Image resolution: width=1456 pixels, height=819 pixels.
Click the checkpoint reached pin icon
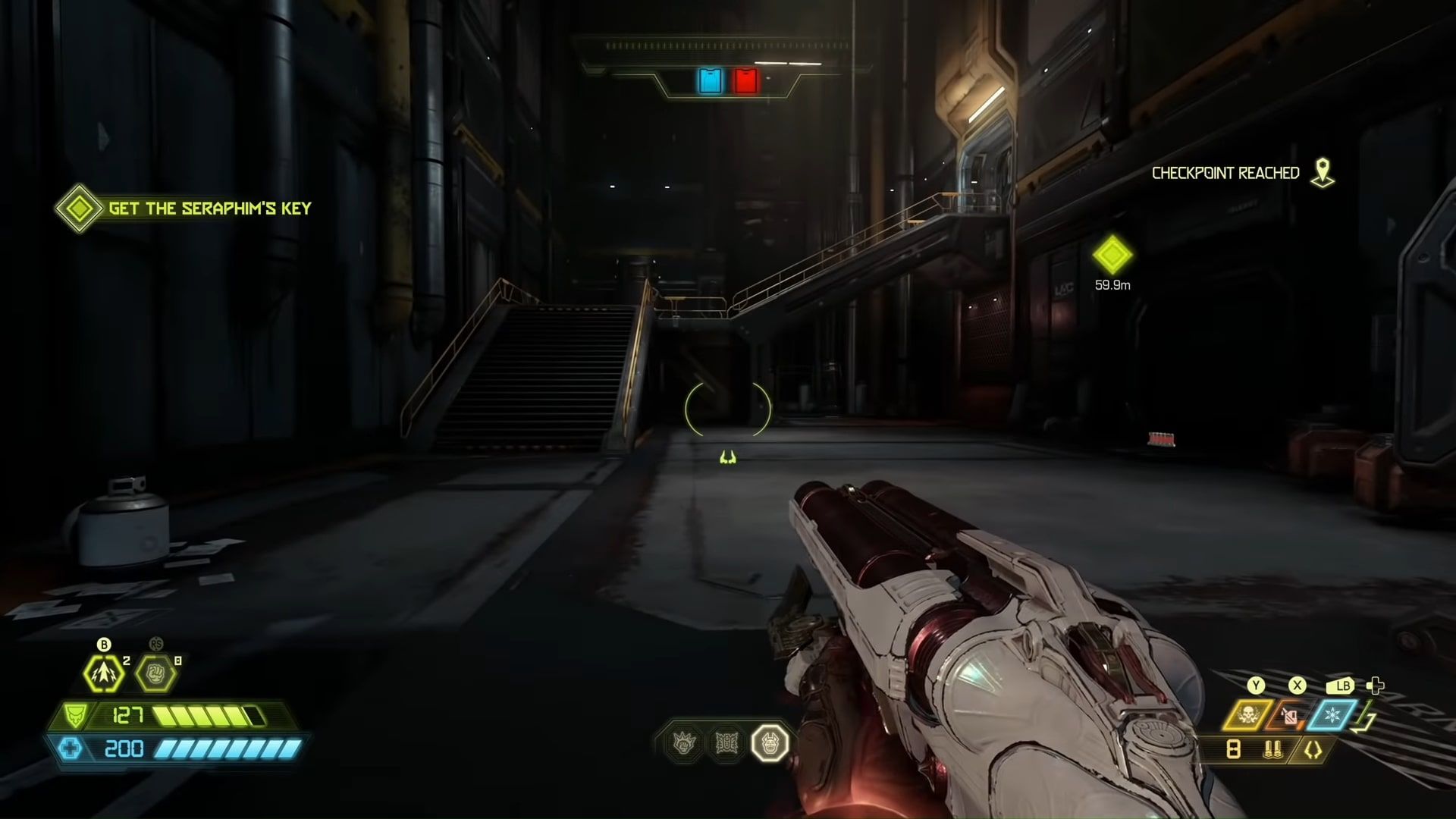[1323, 173]
